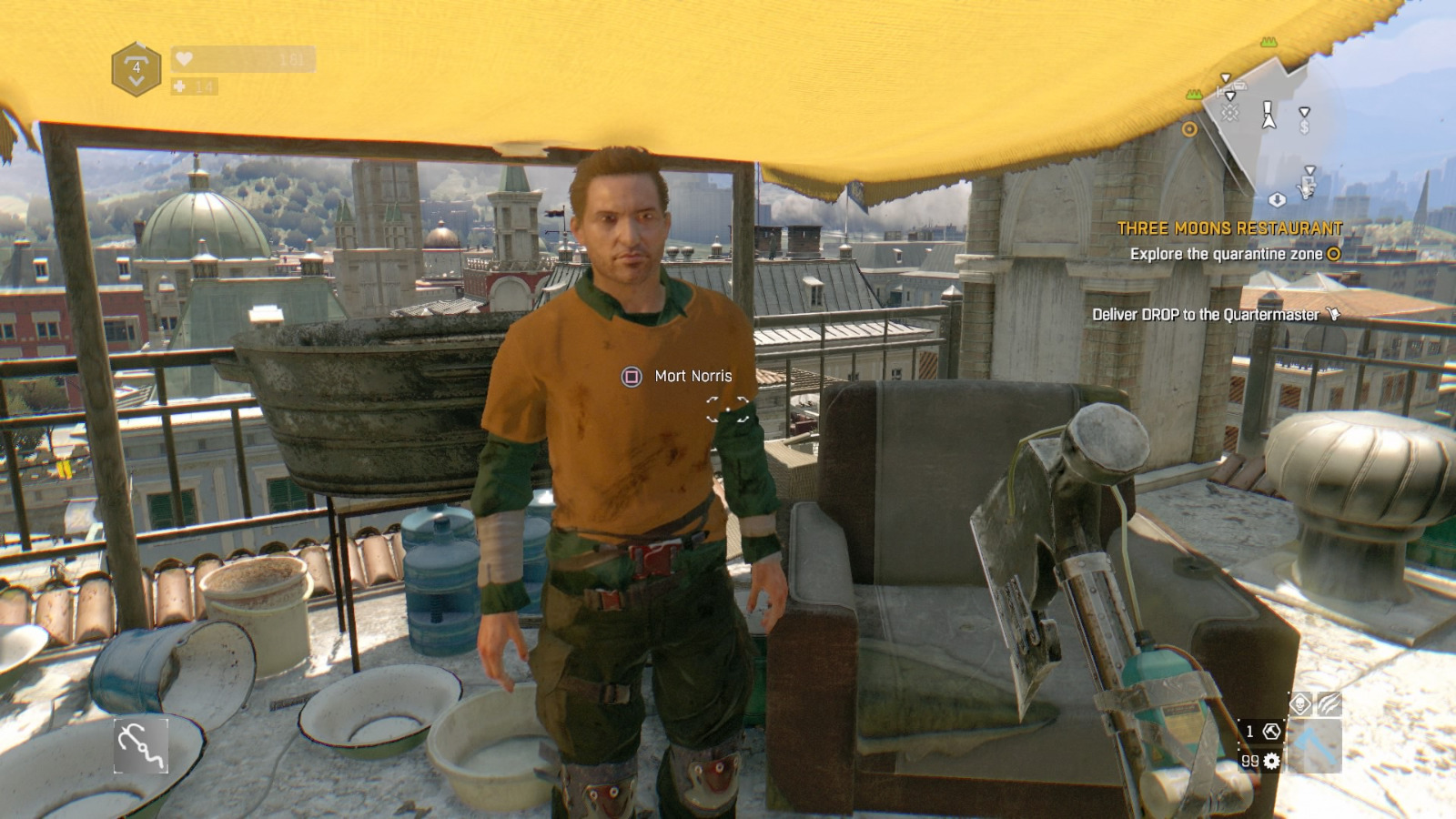Toggle the down-arrow hexagon marker on the minimap

tap(1278, 198)
